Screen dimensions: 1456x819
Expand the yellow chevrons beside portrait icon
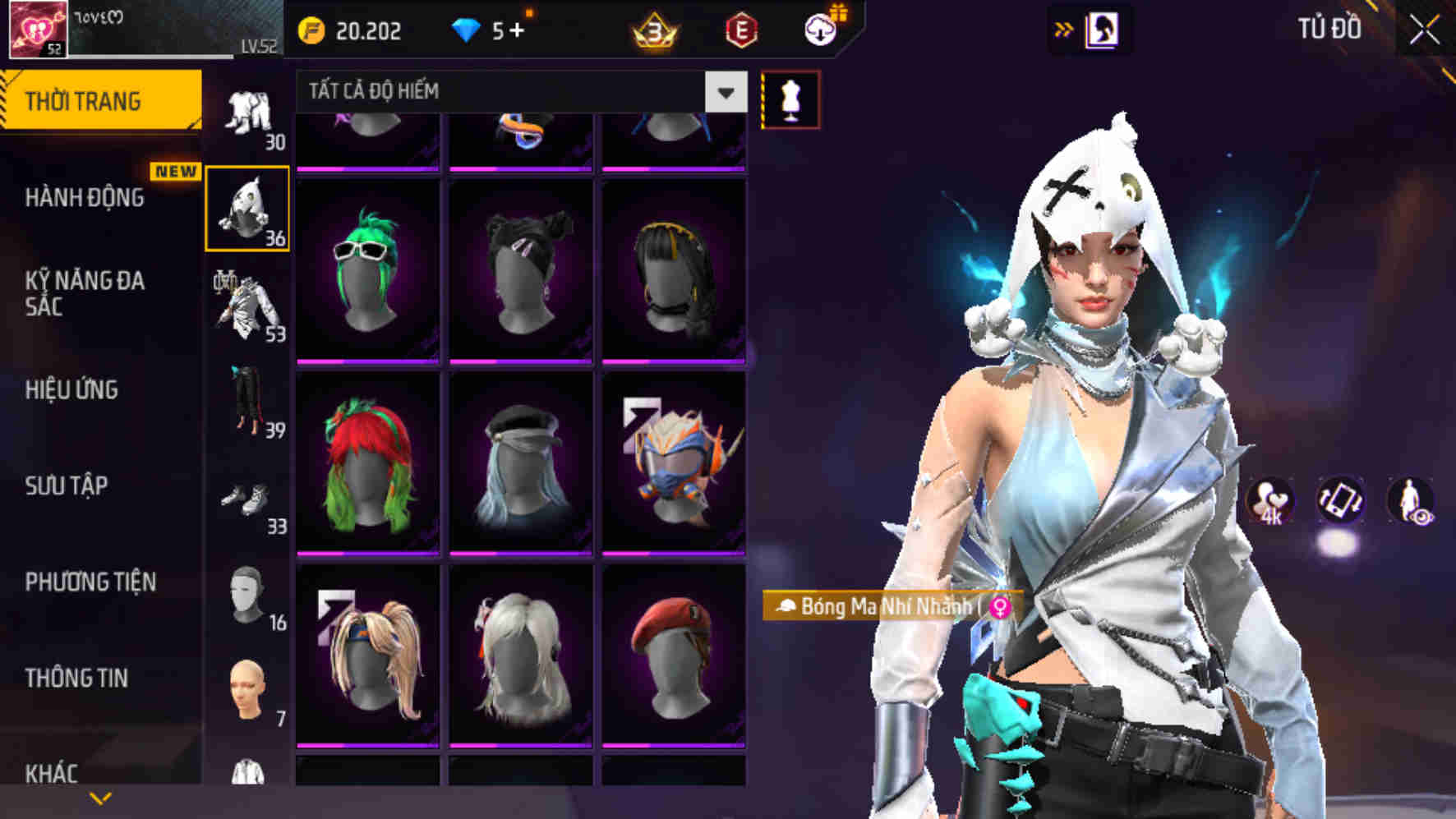1064,27
